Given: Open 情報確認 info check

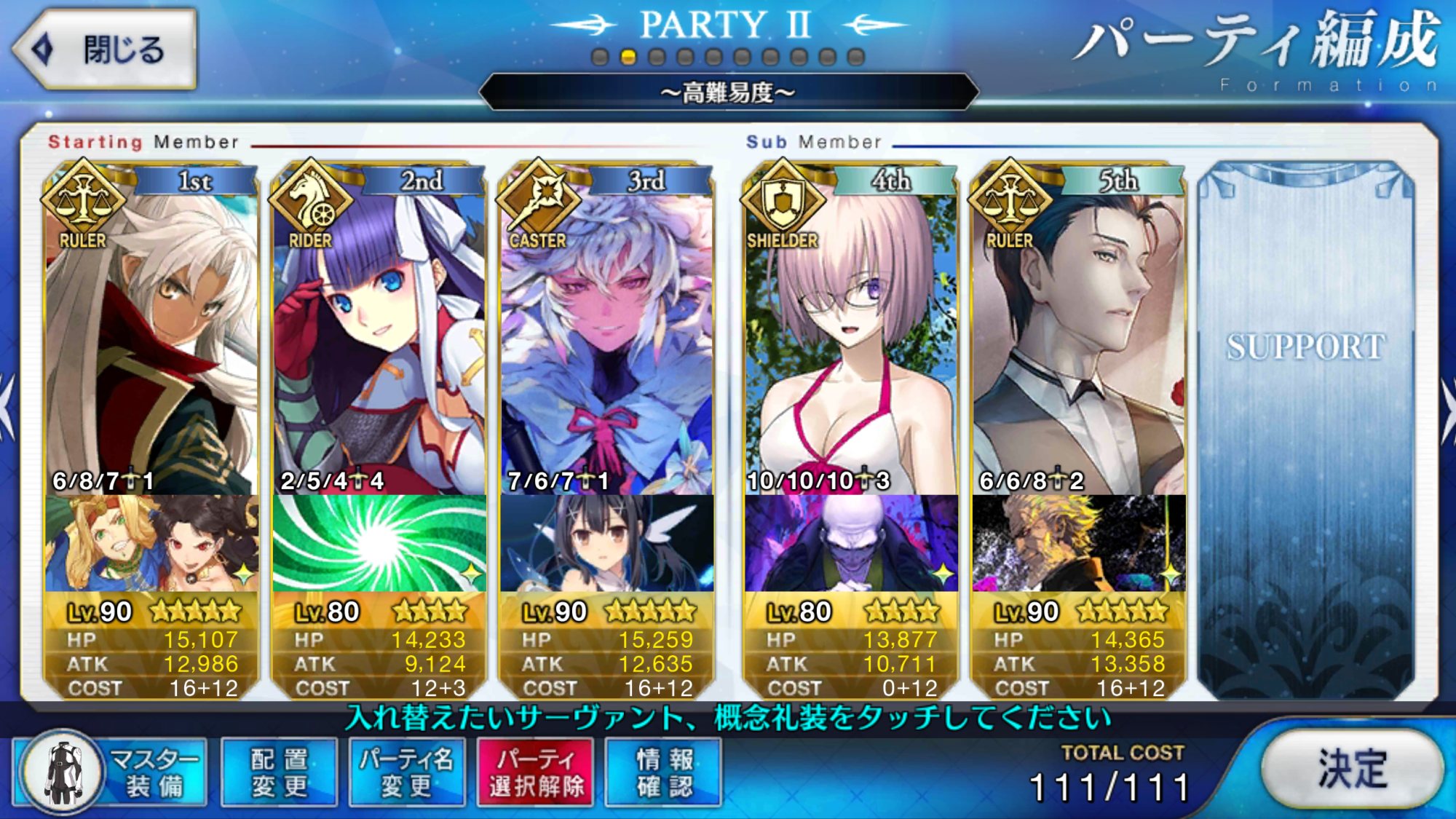Looking at the screenshot, I should point(664,772).
